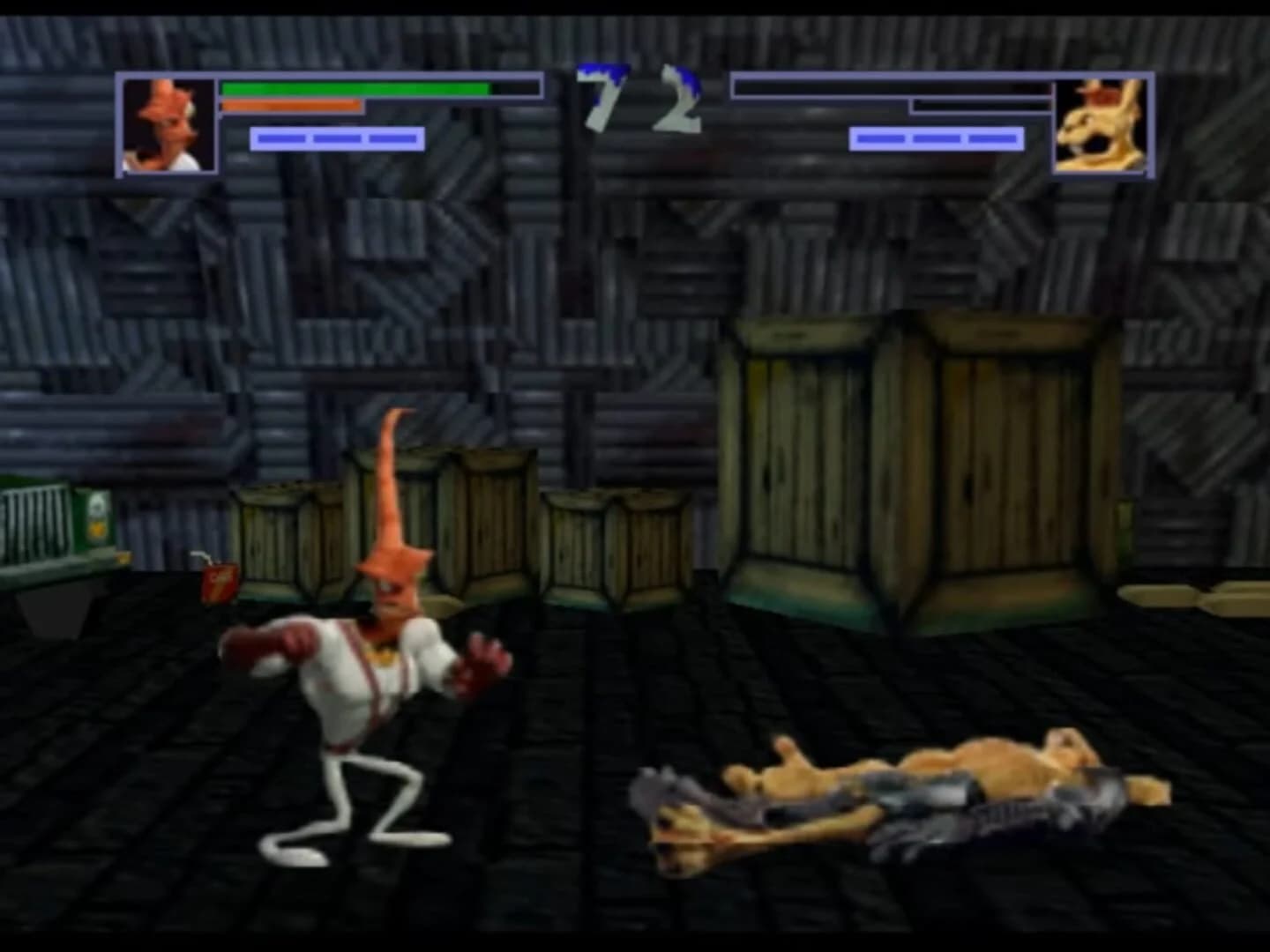Toggle Jim's orange stamina bar
Screen dimensions: 1270x952
pos(291,106)
